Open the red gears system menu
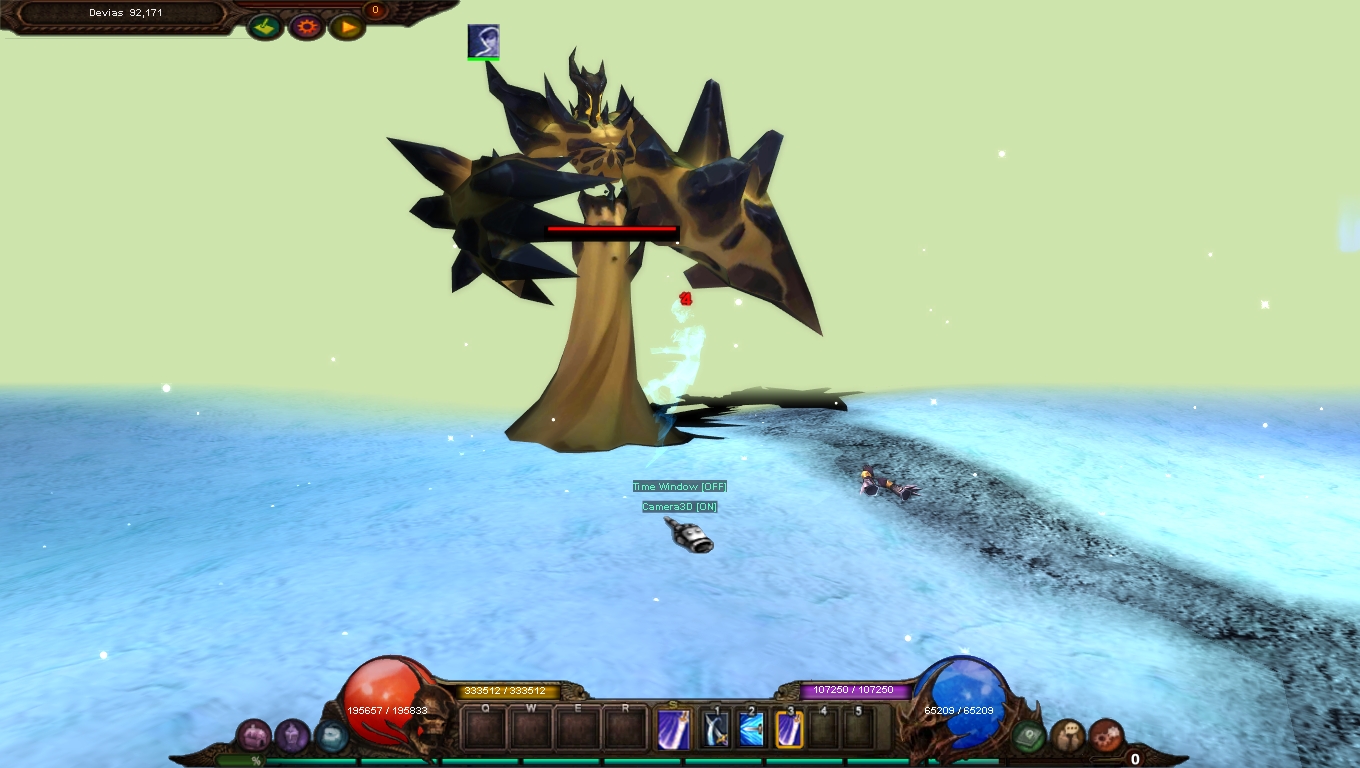 coord(1106,736)
